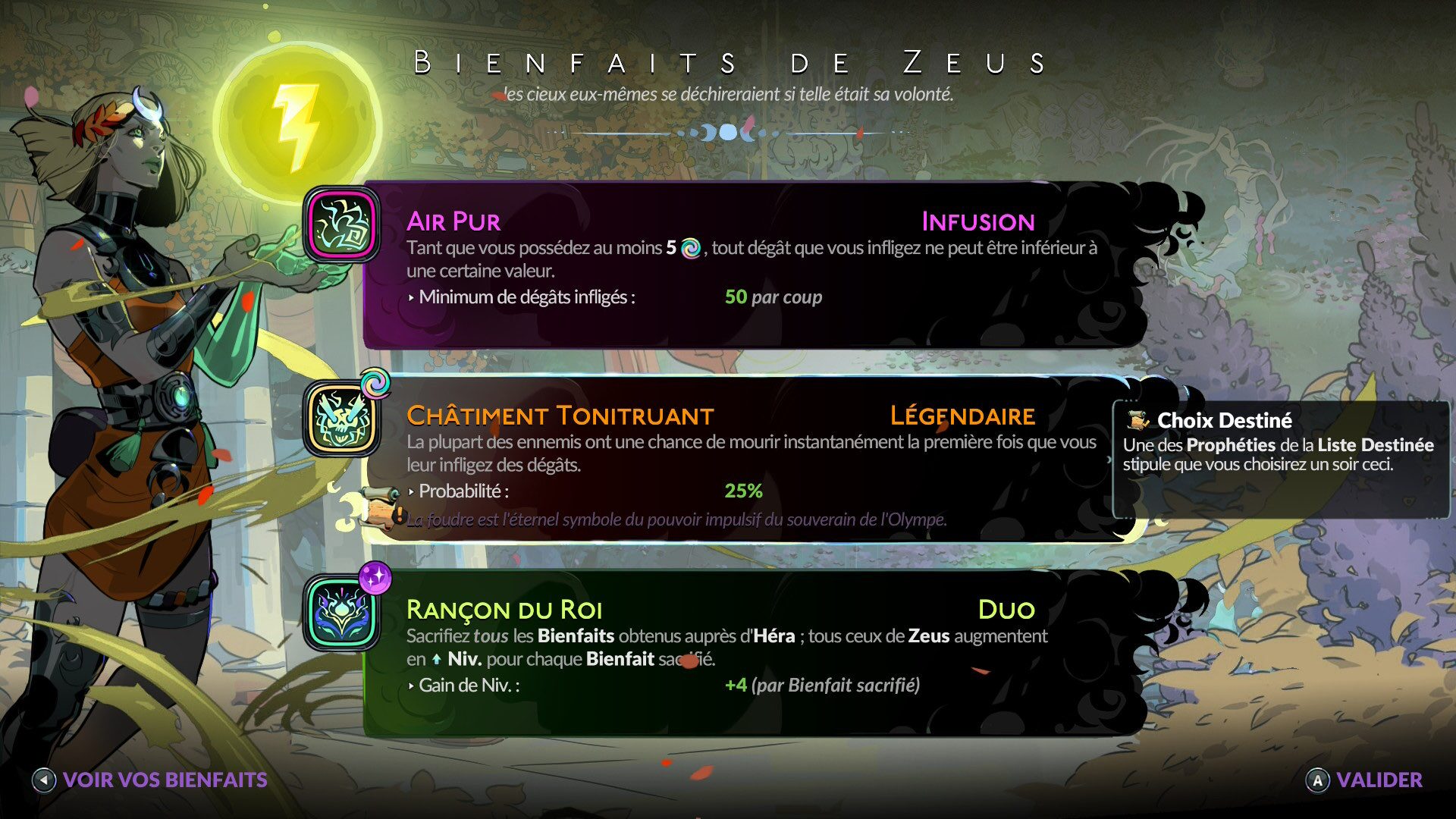Click the Air Pur boon icon

343,225
